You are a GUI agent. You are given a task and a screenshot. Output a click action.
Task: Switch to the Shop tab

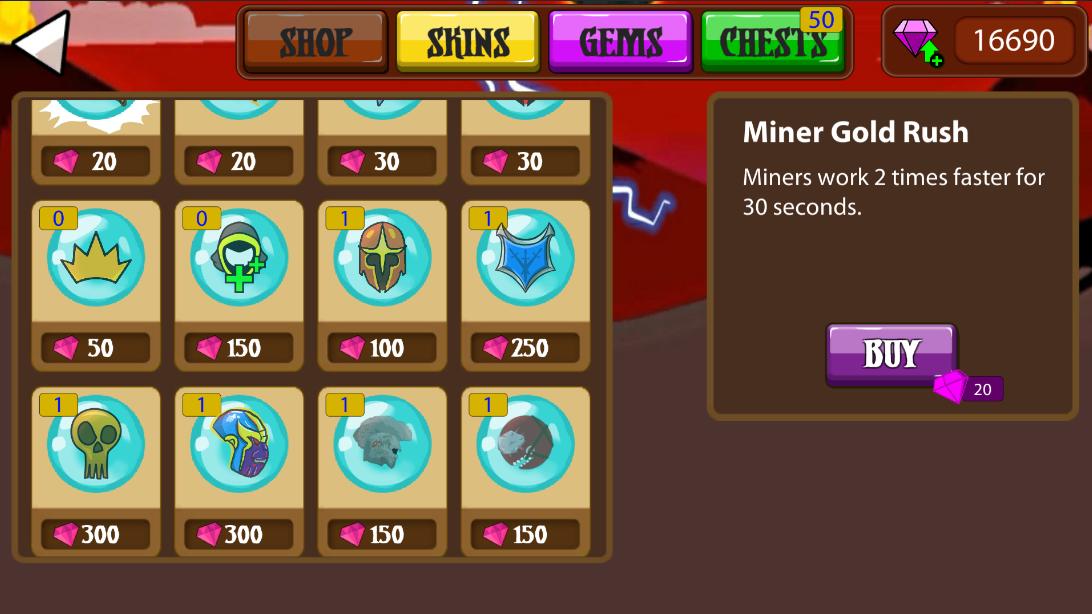coord(315,42)
